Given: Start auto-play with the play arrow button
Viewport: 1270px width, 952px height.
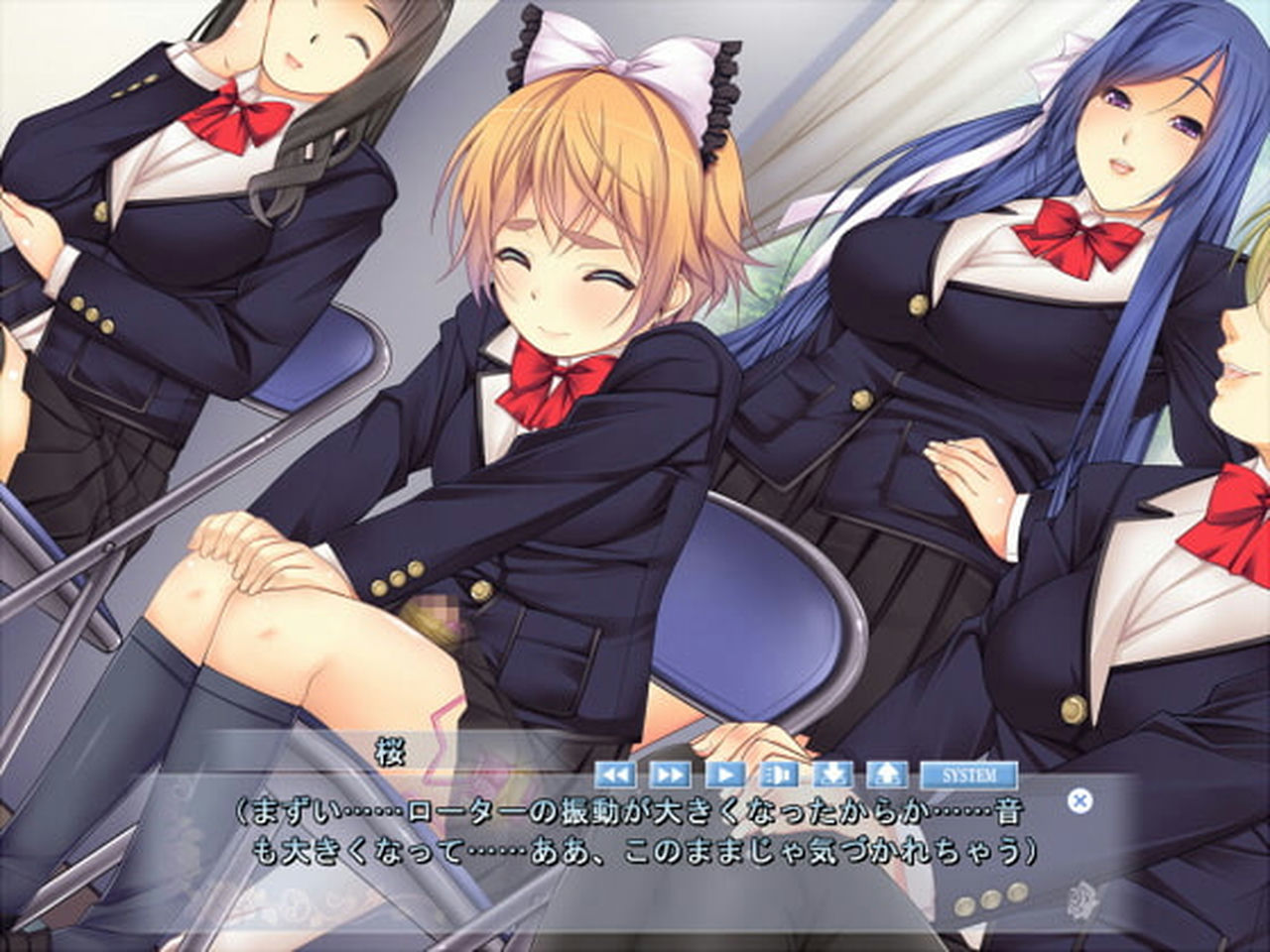Looking at the screenshot, I should coord(725,774).
